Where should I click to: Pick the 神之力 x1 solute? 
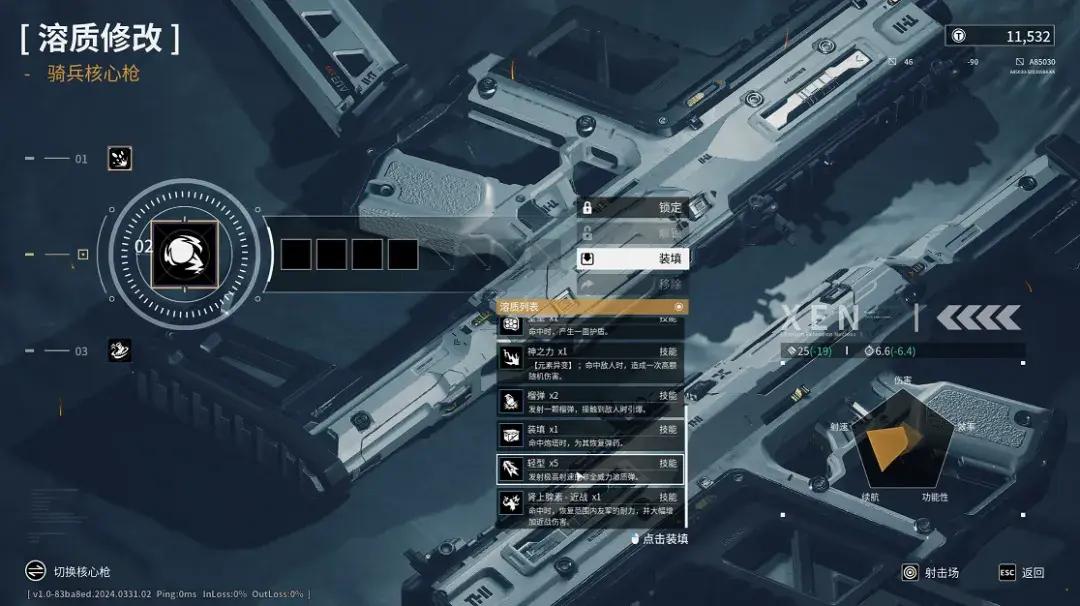click(x=590, y=358)
